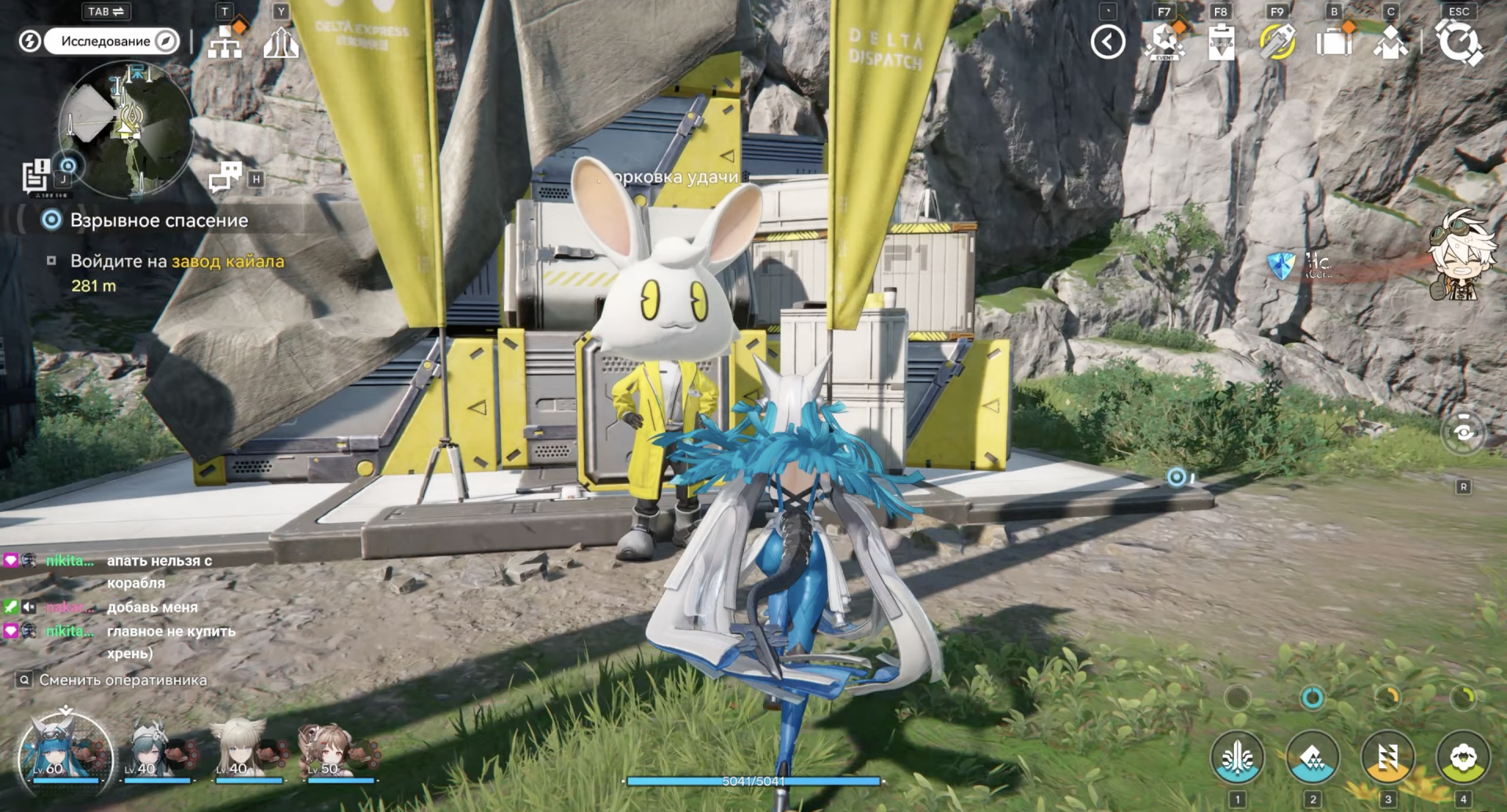Open the triple-arrow upgrade icon

click(x=280, y=43)
